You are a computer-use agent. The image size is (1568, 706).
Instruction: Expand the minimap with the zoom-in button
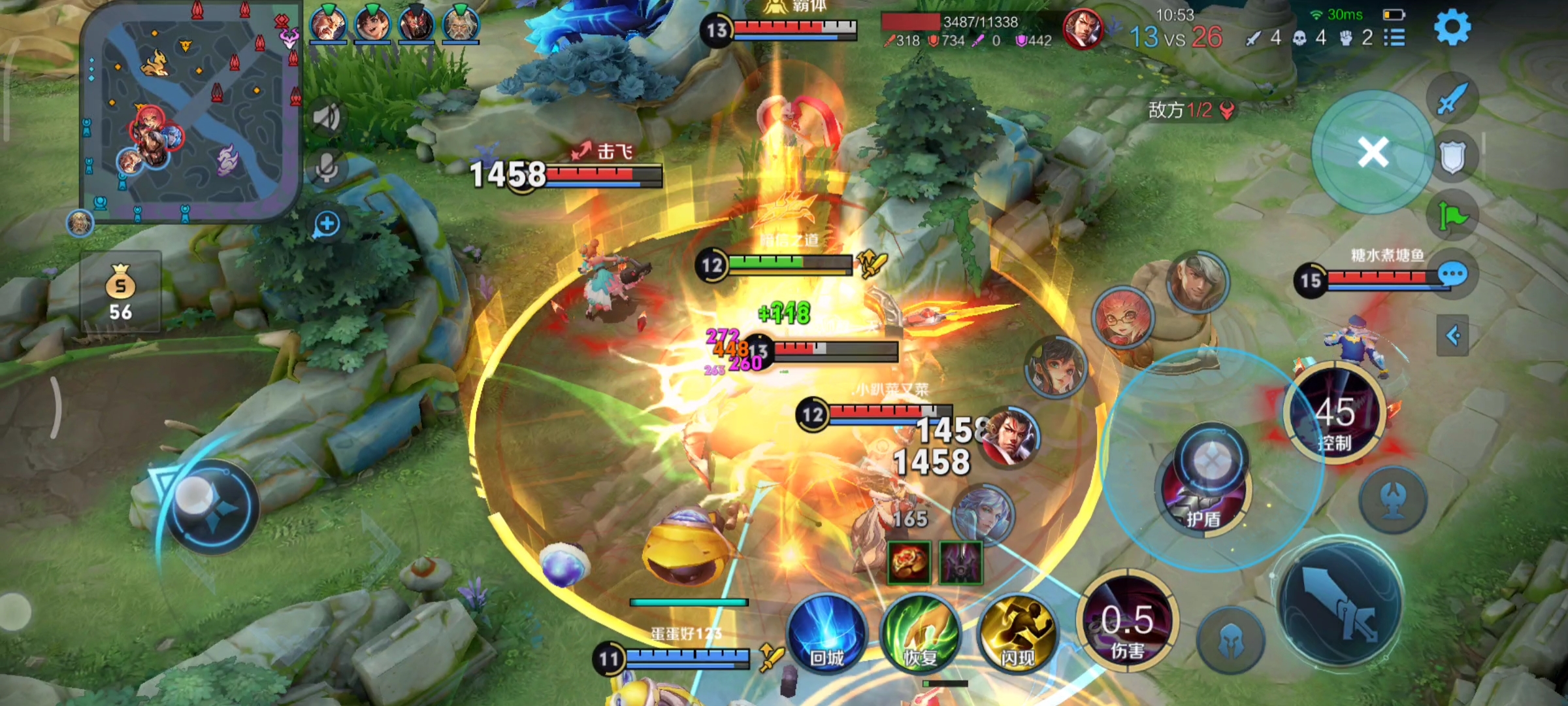(x=326, y=222)
